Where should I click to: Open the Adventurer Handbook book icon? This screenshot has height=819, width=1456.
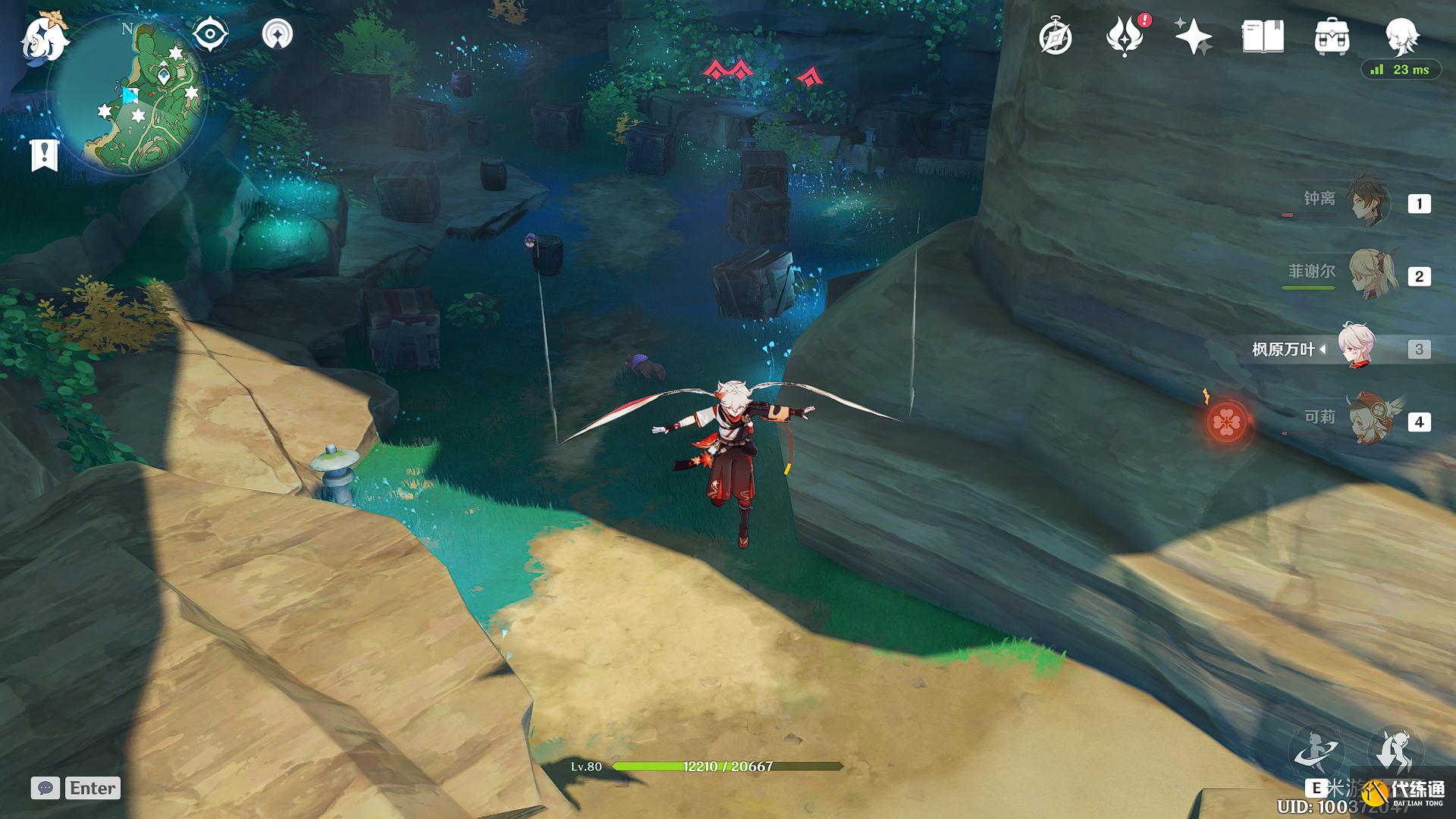click(x=1263, y=37)
